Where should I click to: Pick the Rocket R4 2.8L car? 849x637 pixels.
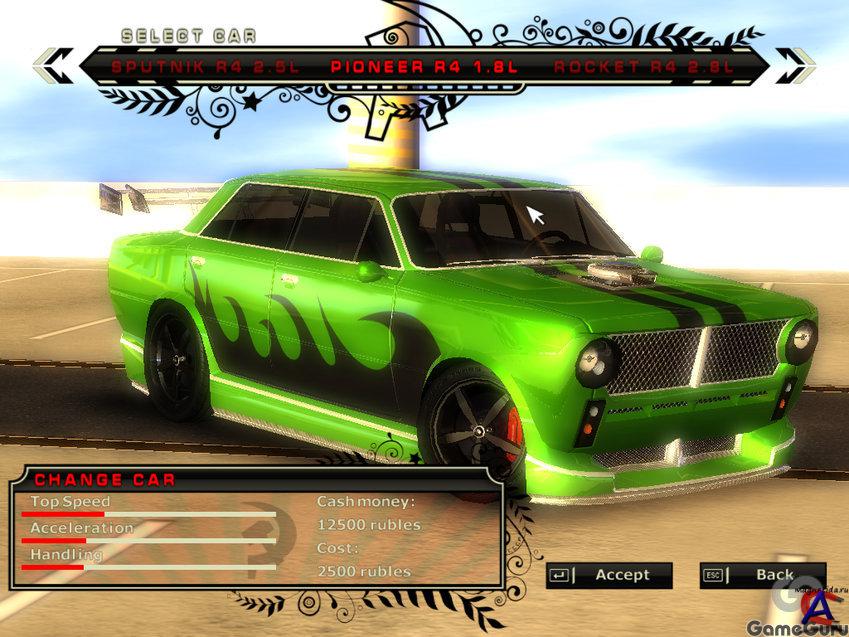coord(644,67)
